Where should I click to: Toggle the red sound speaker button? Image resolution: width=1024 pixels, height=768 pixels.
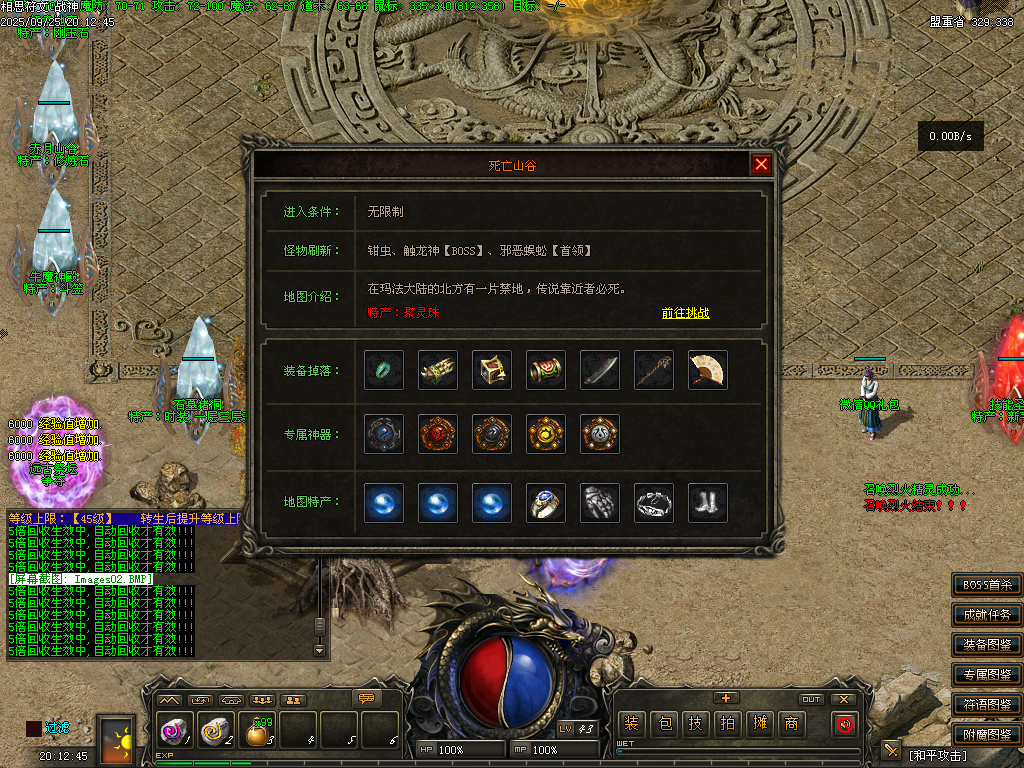[845, 724]
